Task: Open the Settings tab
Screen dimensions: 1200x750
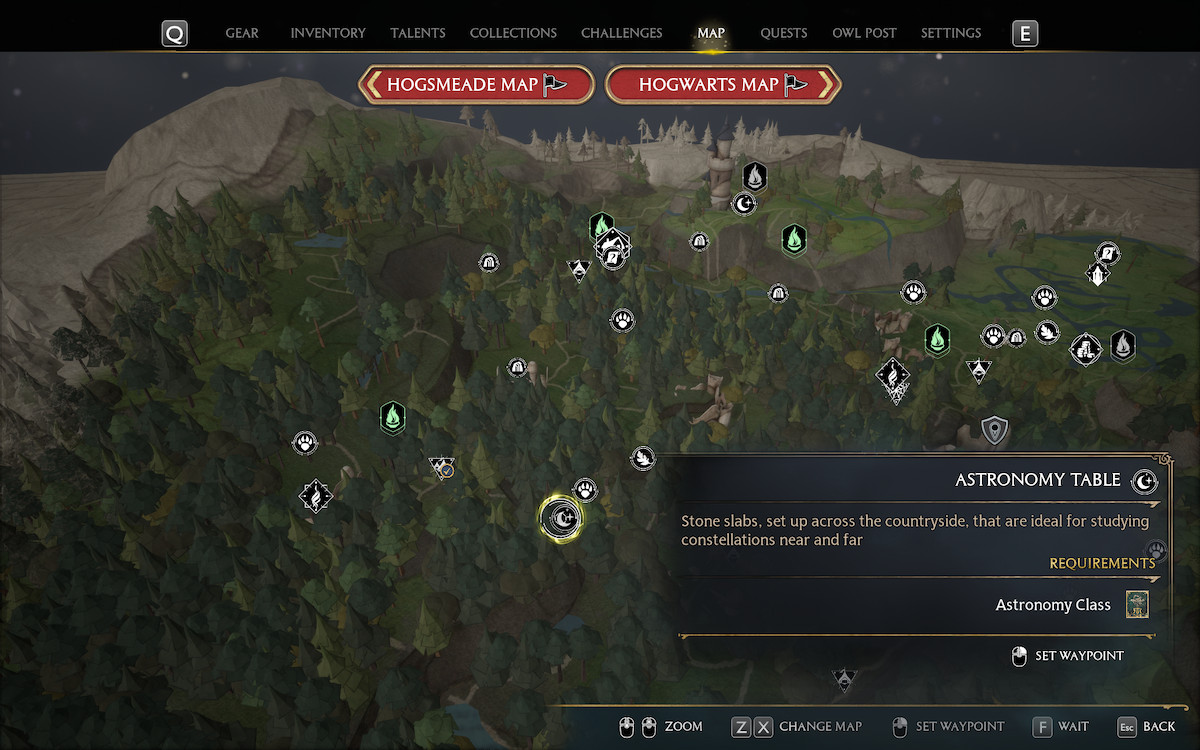Action: point(950,33)
